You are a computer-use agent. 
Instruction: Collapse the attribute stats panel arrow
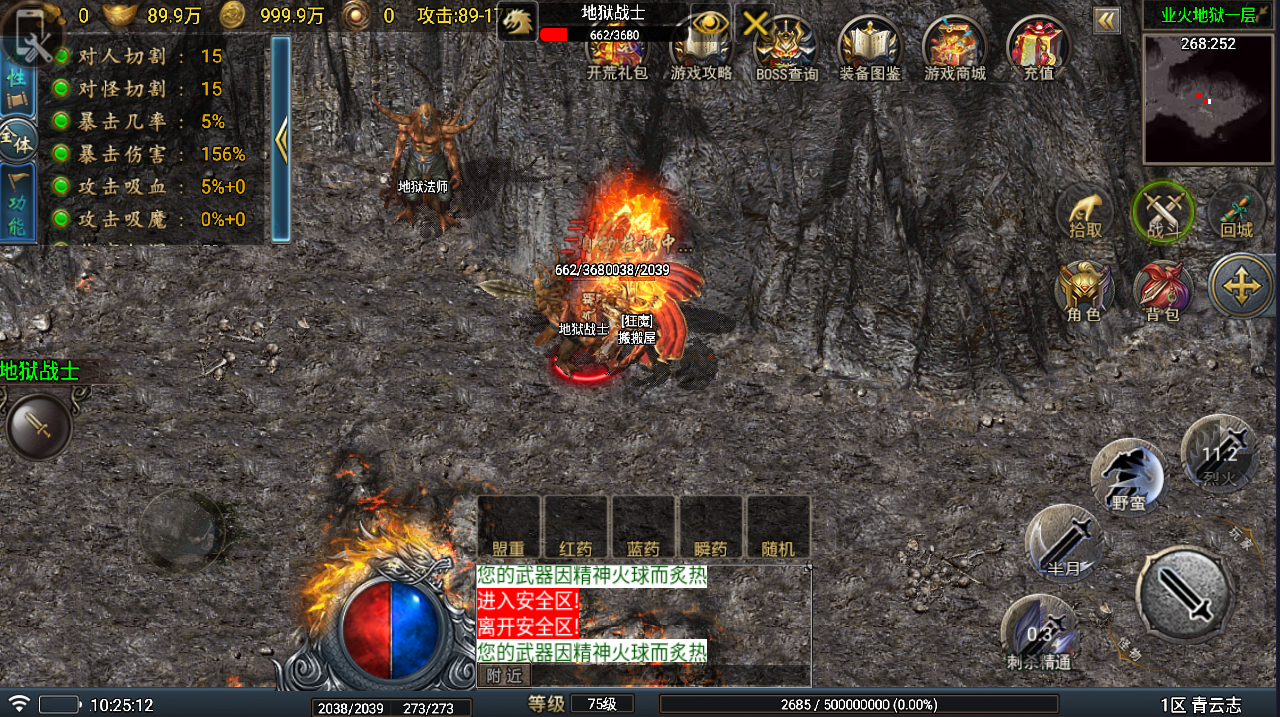[281, 140]
